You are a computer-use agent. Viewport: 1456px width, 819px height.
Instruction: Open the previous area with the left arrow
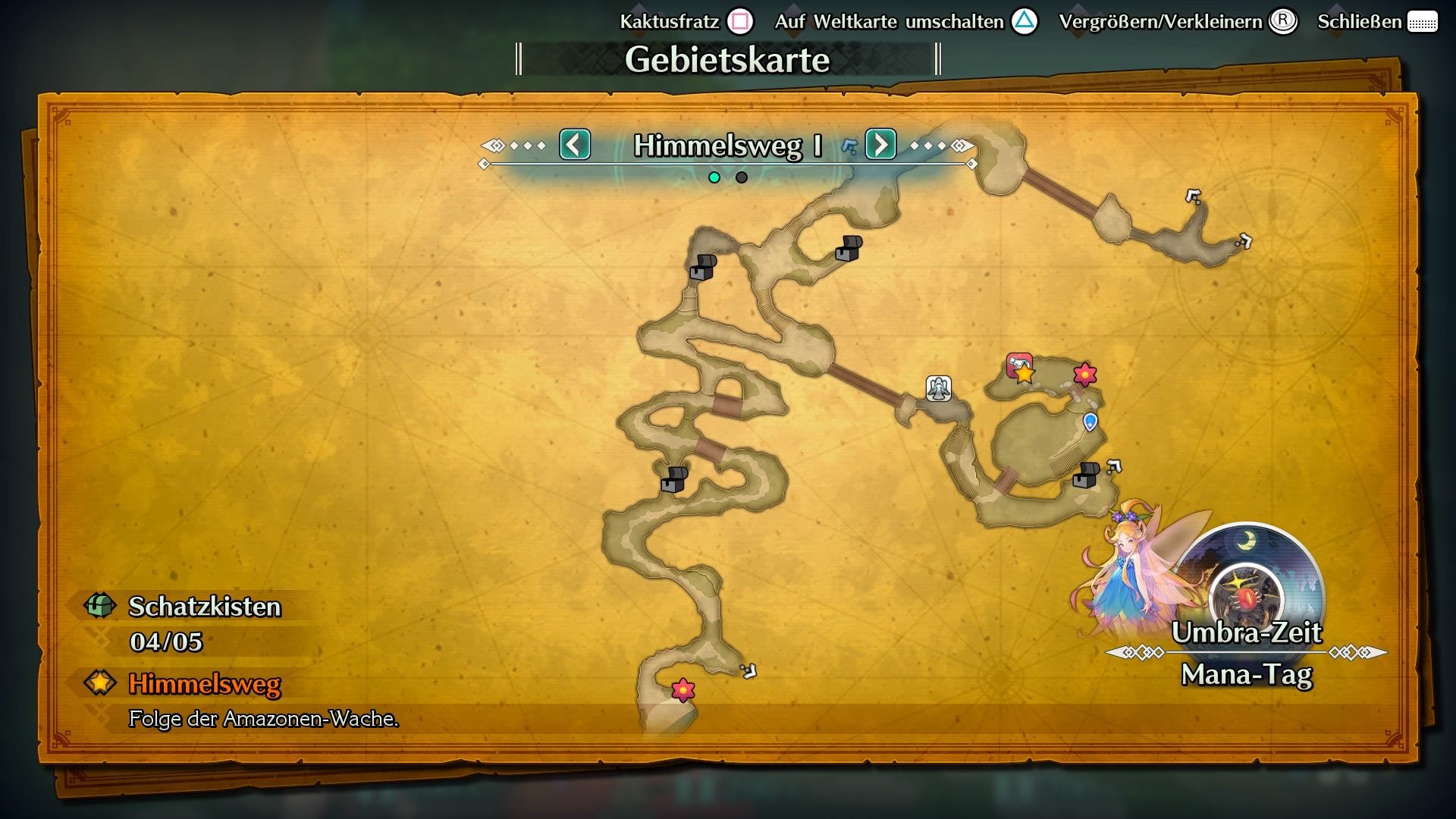575,144
